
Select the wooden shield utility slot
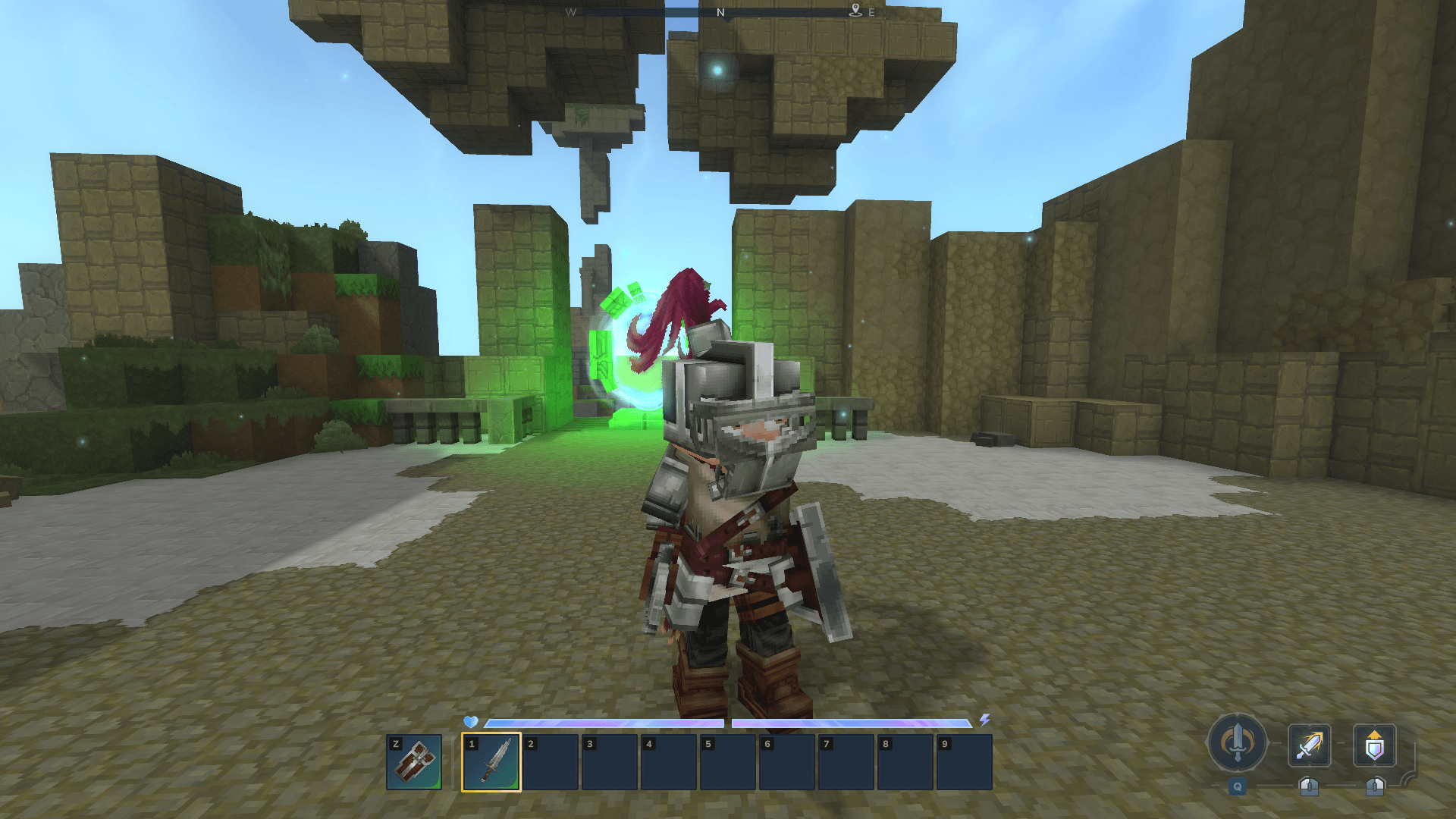point(414,761)
